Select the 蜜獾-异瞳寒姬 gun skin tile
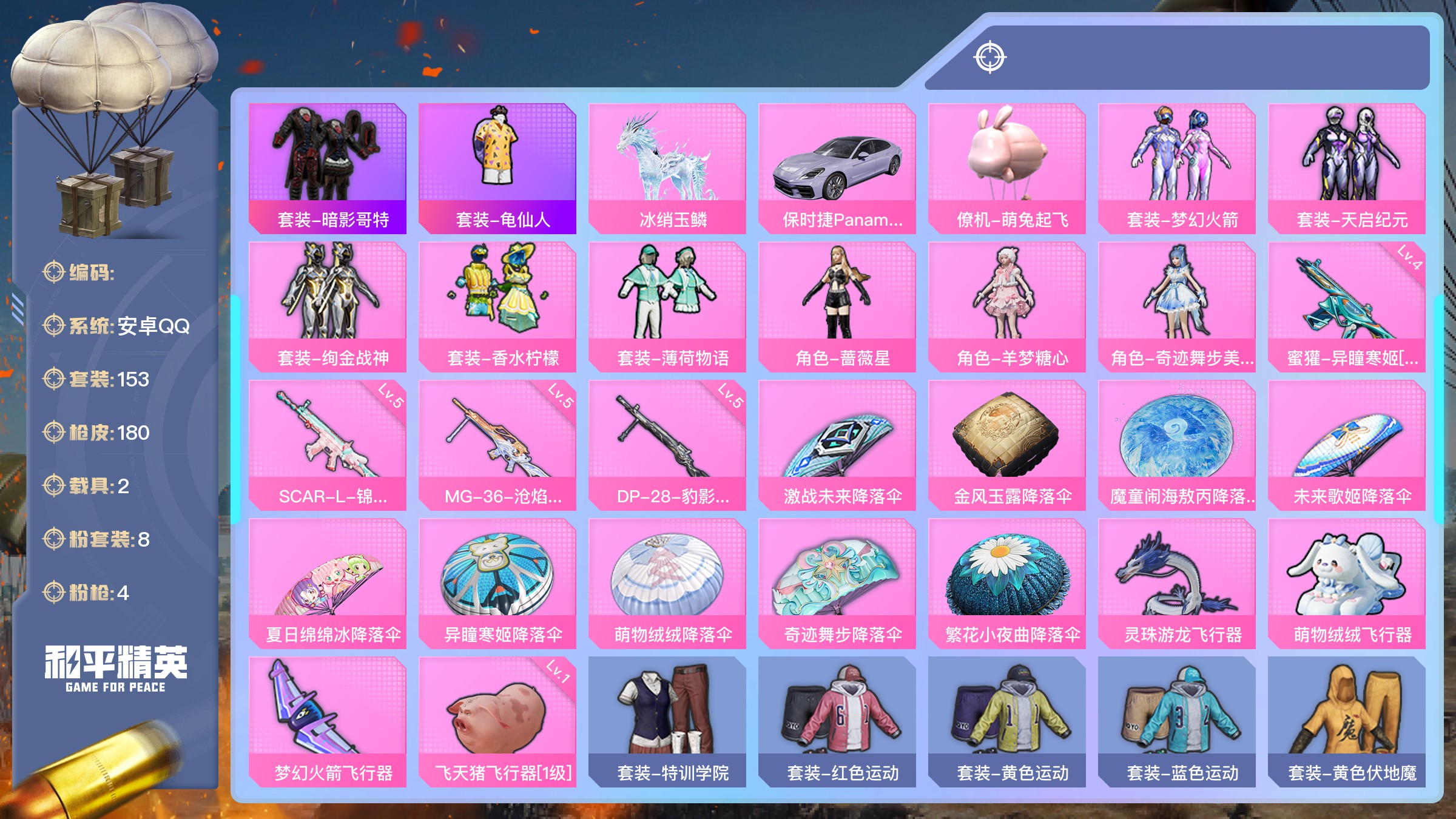The width and height of the screenshot is (1456, 819). point(1347,306)
